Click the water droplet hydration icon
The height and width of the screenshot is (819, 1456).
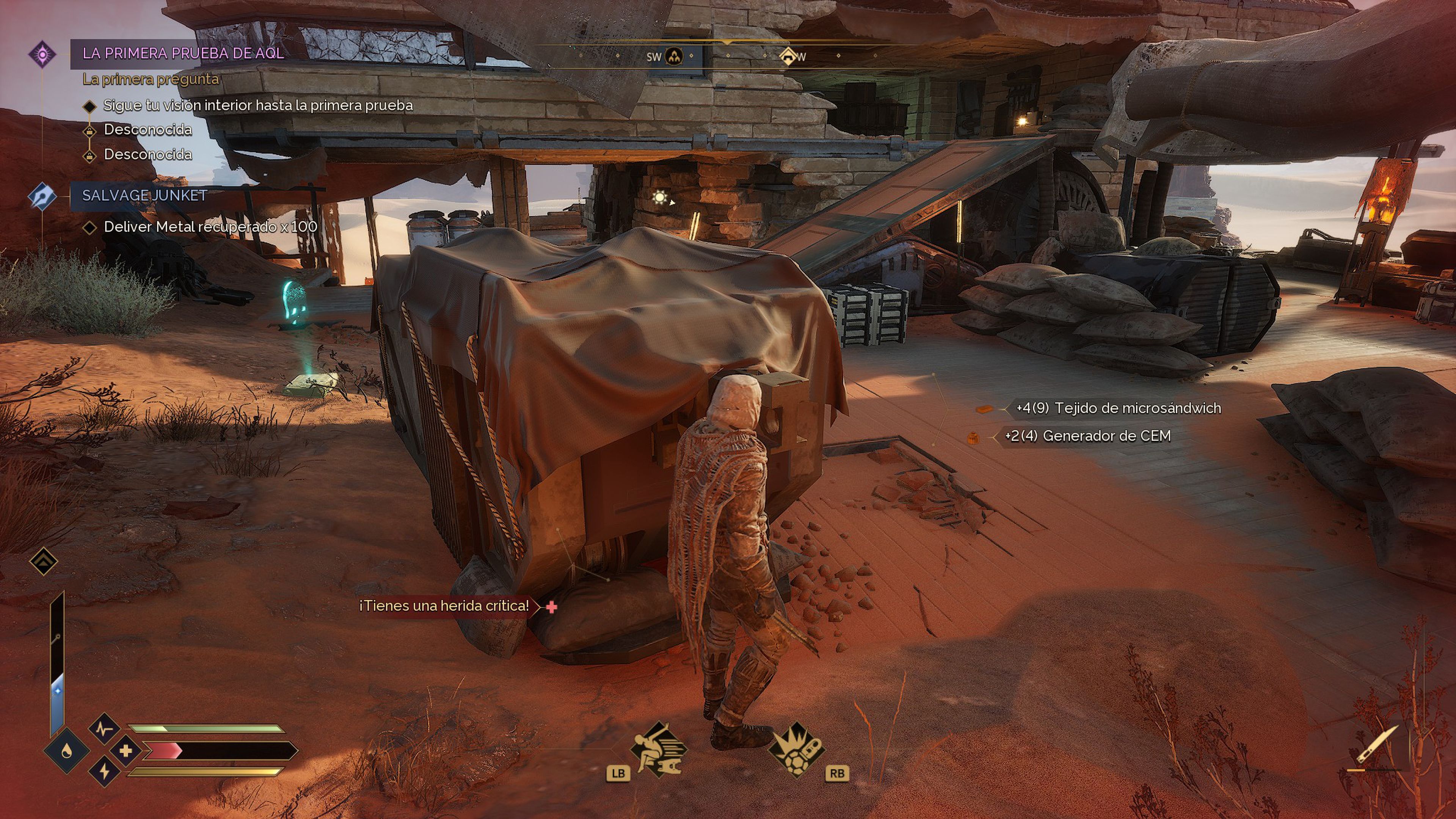[67, 751]
